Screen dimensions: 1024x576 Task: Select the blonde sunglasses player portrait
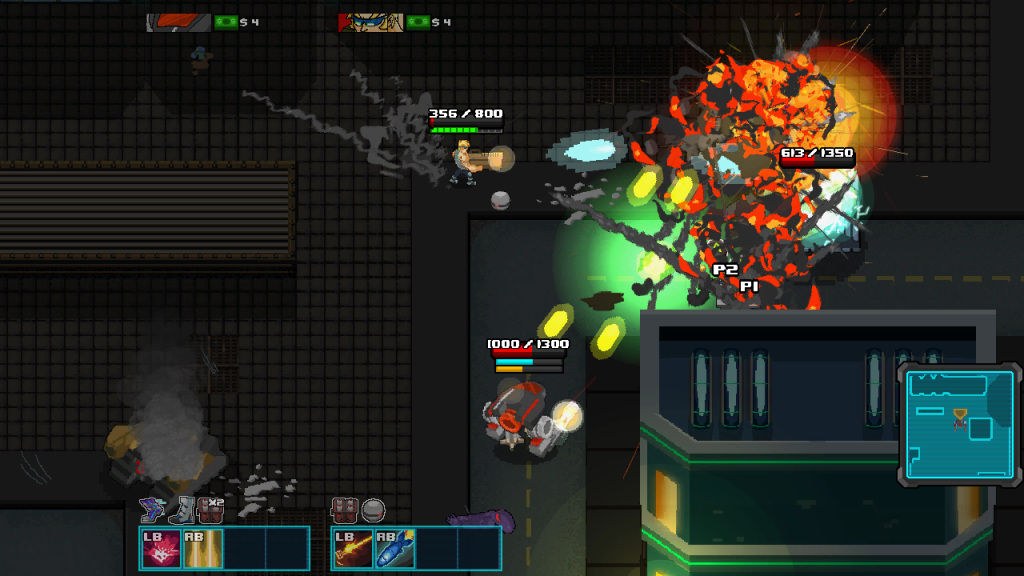371,22
